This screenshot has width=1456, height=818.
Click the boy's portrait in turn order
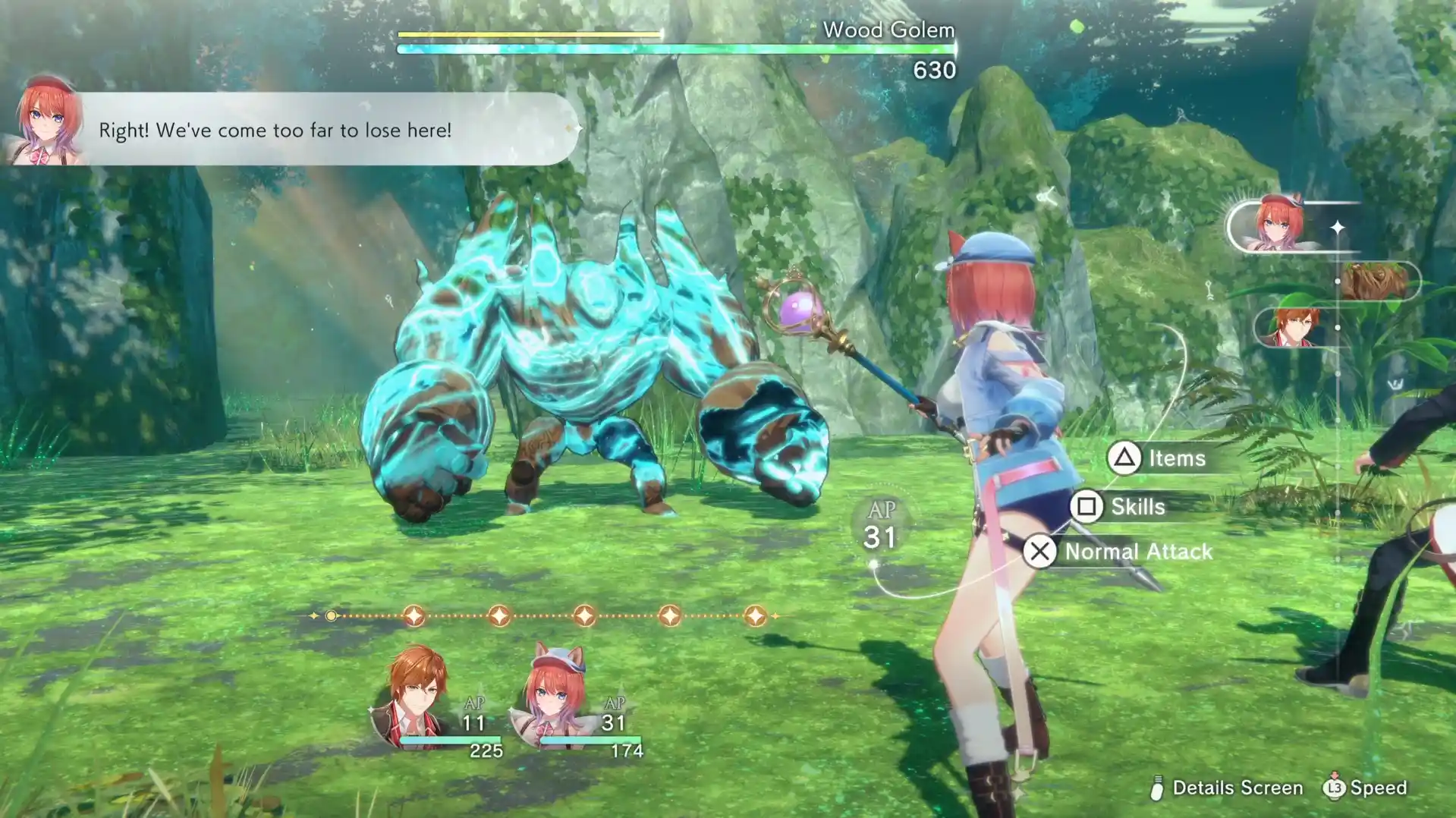[x=1294, y=327]
